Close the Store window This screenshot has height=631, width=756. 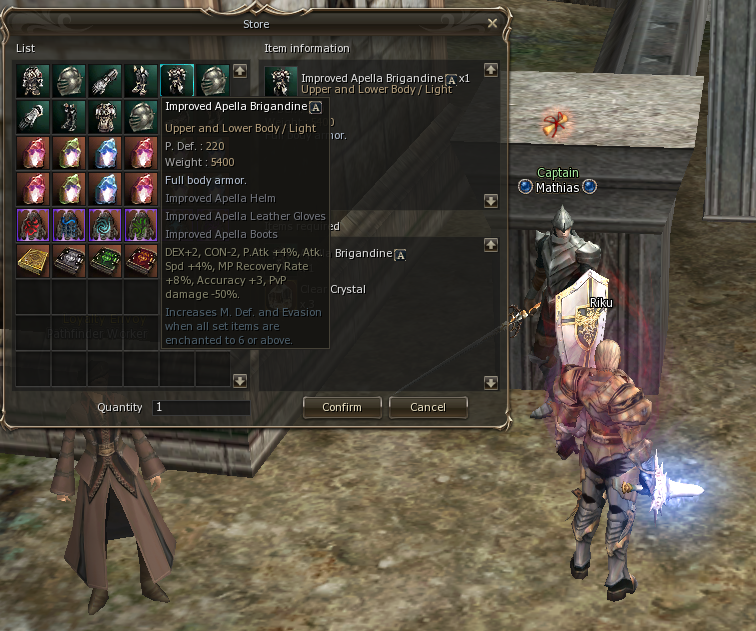pyautogui.click(x=492, y=23)
